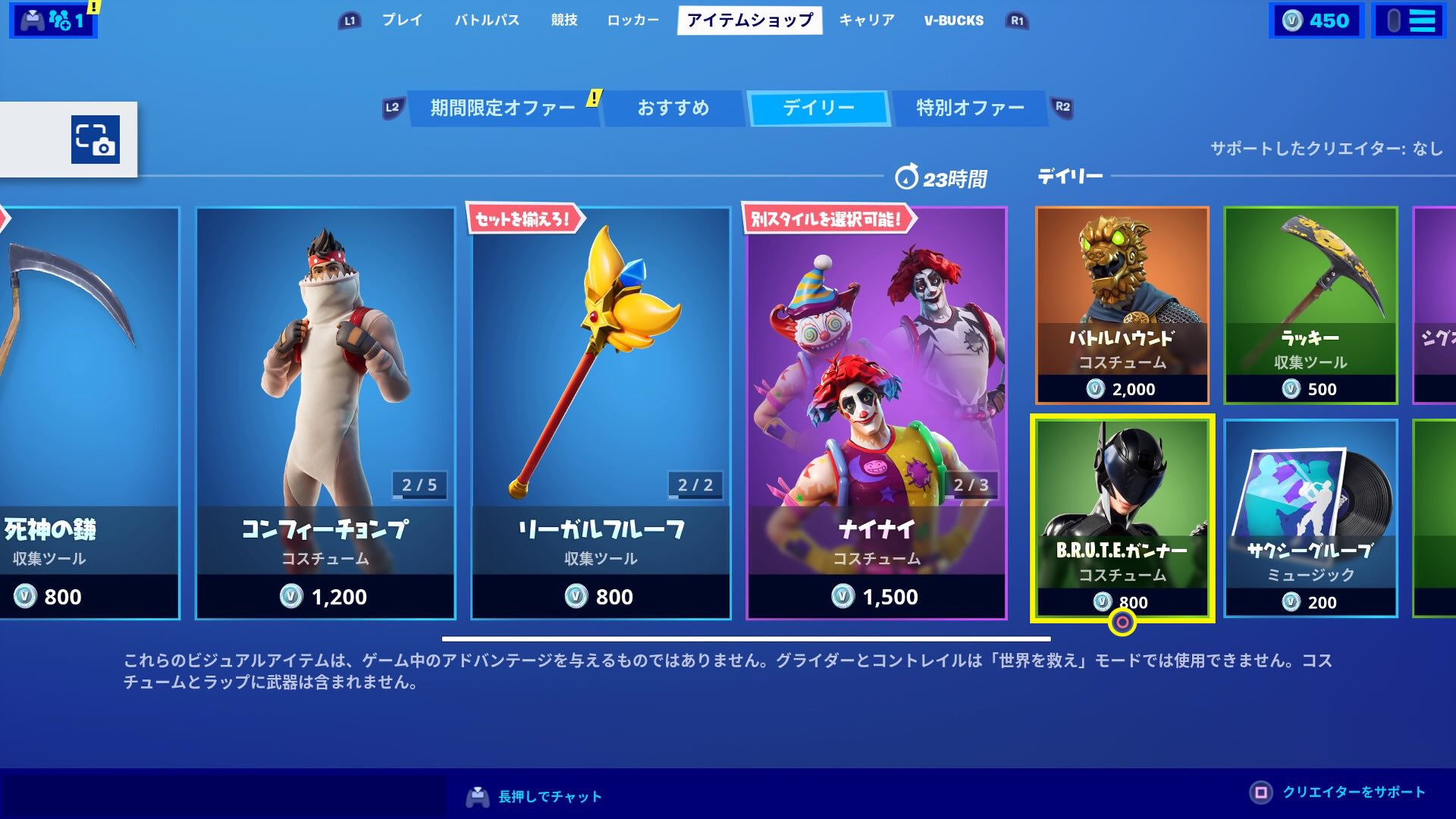This screenshot has height=819, width=1456.
Task: Select the デイリー shop tab
Action: point(819,107)
